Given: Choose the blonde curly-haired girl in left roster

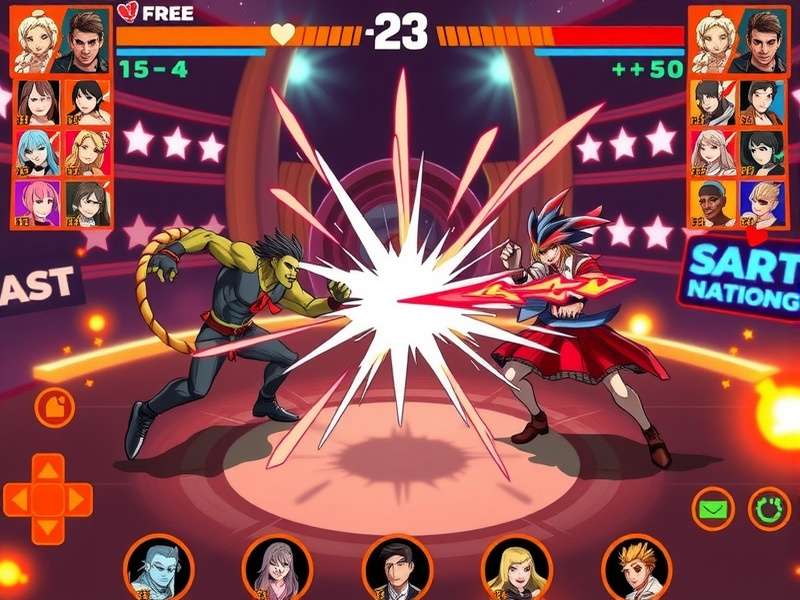Looking at the screenshot, I should (86, 152).
